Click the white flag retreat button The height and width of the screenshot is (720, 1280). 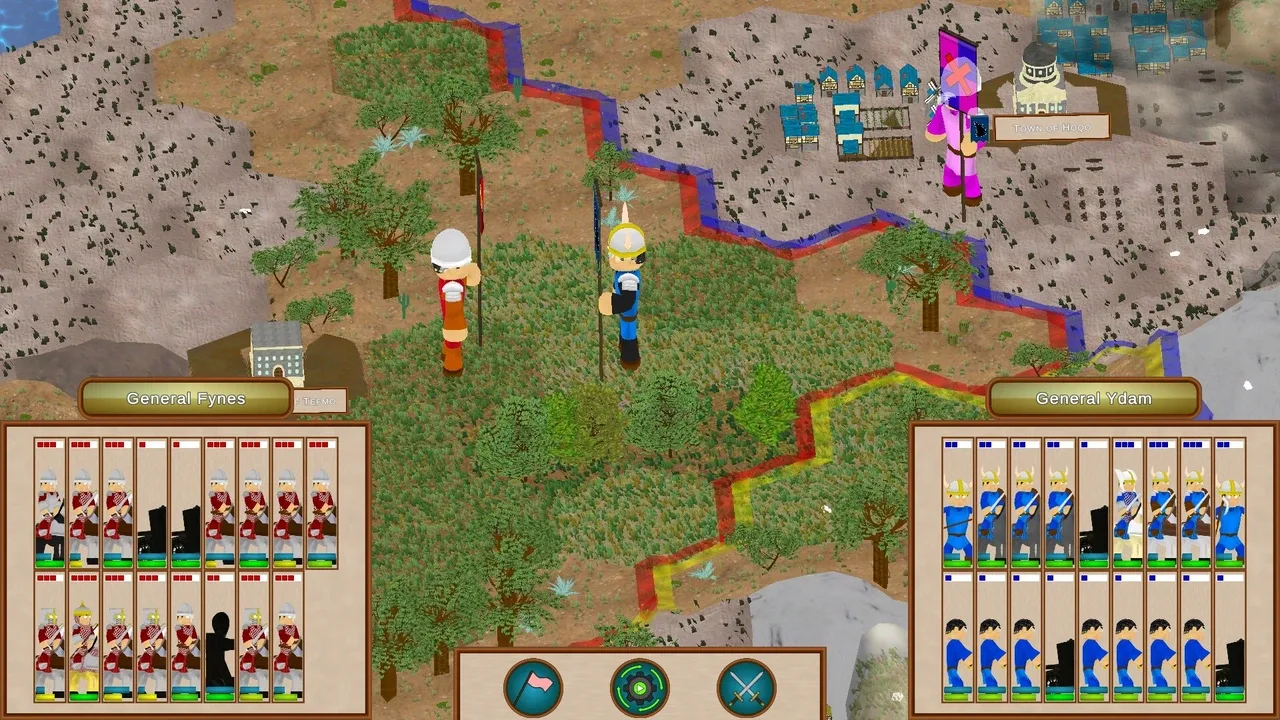point(533,687)
